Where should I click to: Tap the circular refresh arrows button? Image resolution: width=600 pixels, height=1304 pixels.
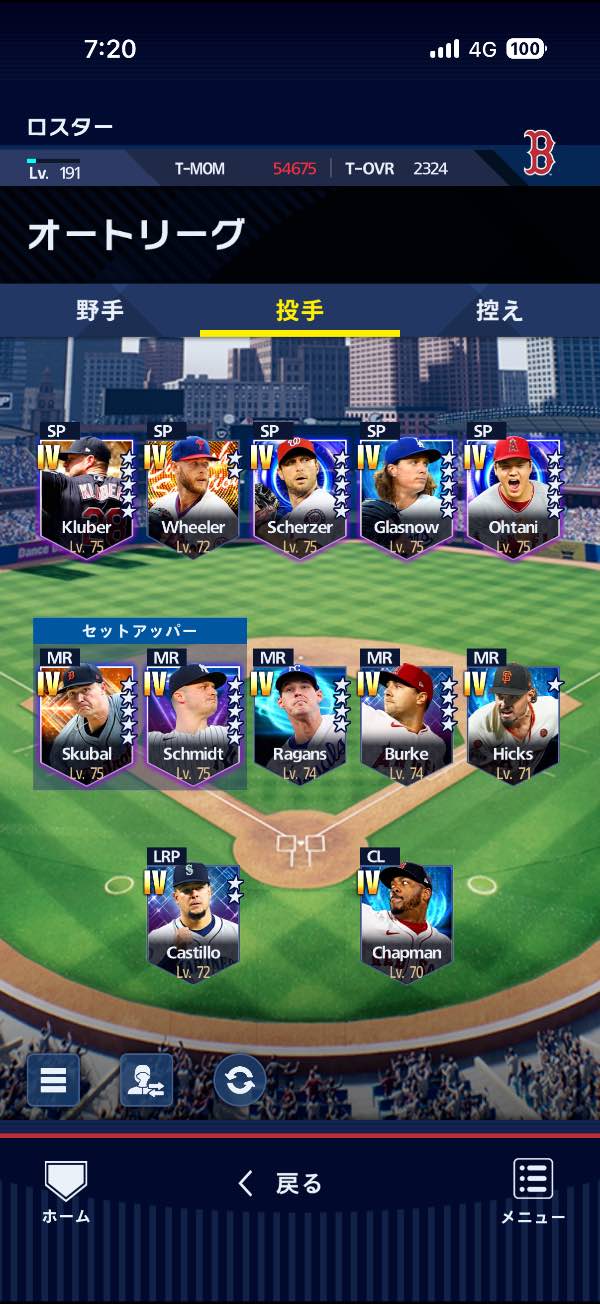(x=240, y=1080)
